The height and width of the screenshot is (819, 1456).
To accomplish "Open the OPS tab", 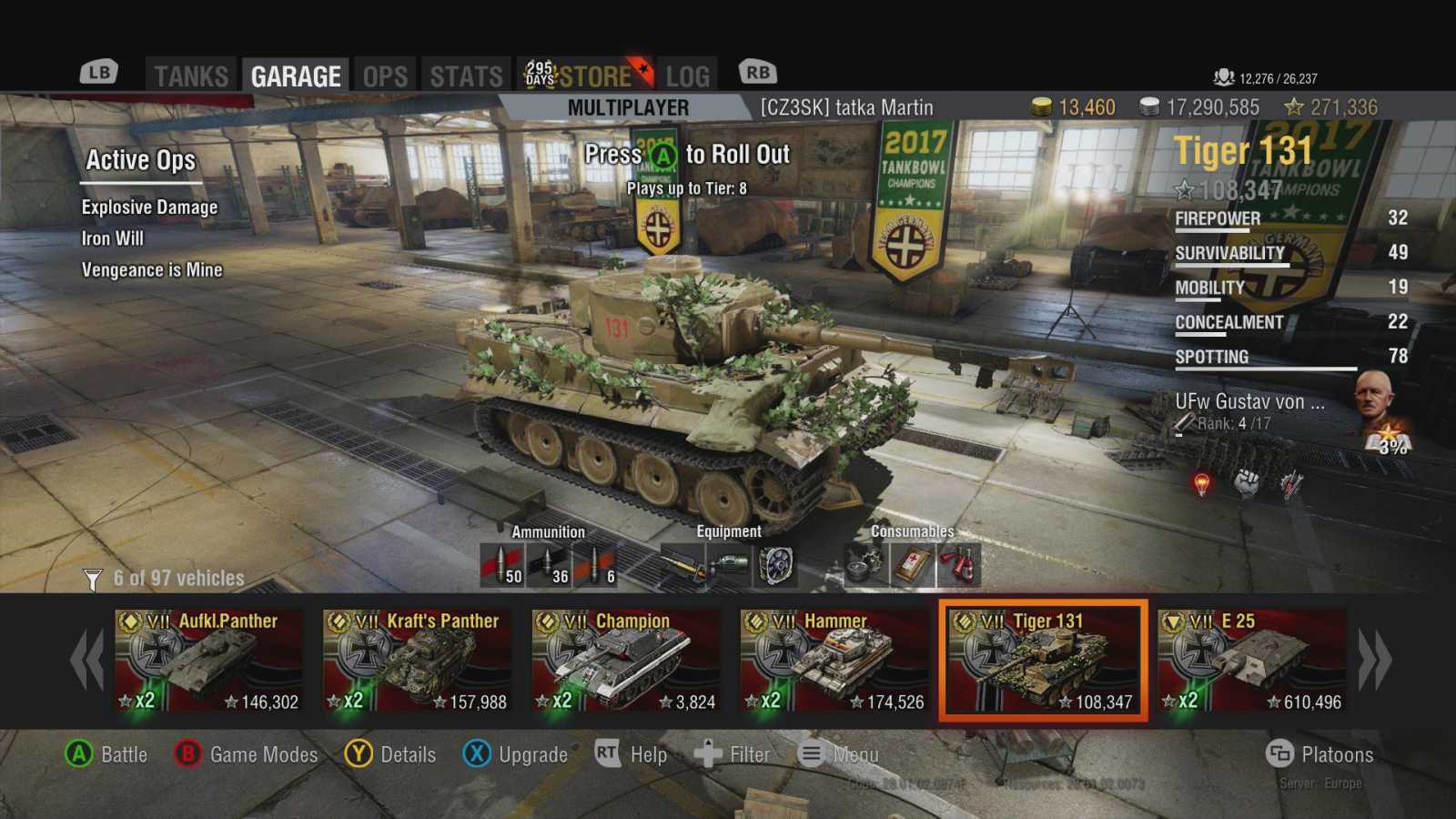I will pos(385,76).
